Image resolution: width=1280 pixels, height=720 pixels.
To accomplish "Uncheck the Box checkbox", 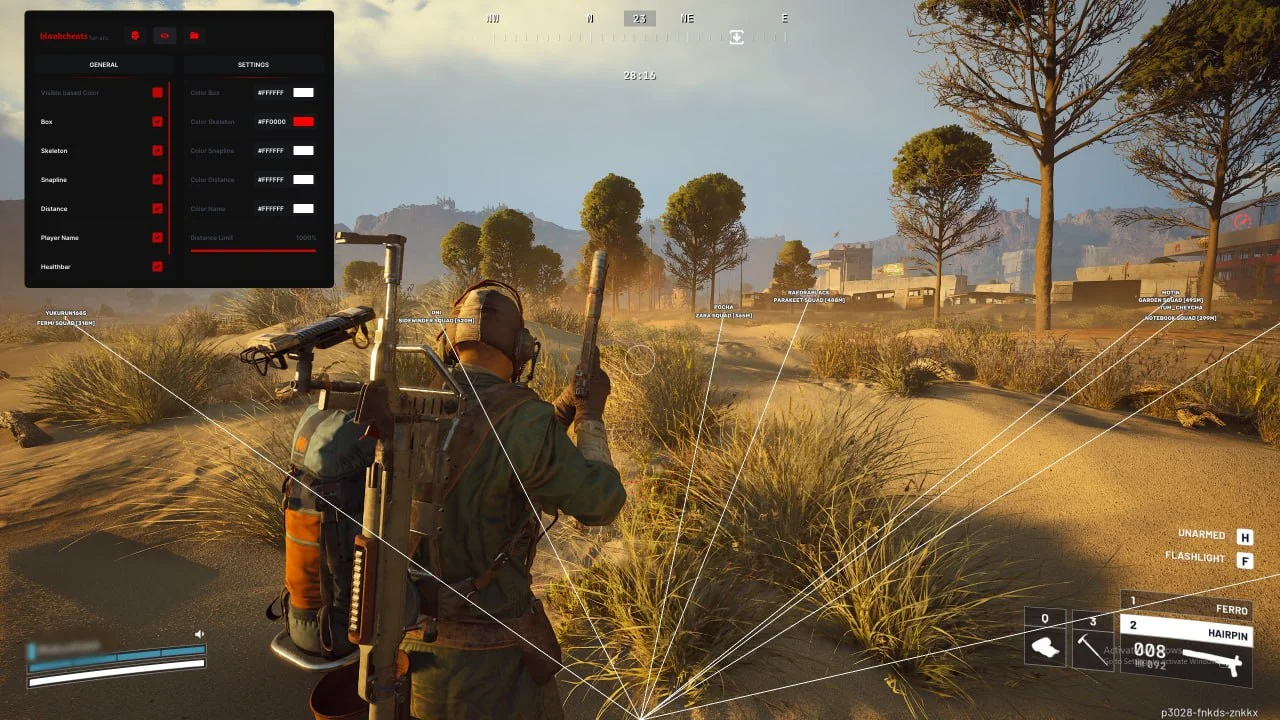I will click(x=157, y=122).
